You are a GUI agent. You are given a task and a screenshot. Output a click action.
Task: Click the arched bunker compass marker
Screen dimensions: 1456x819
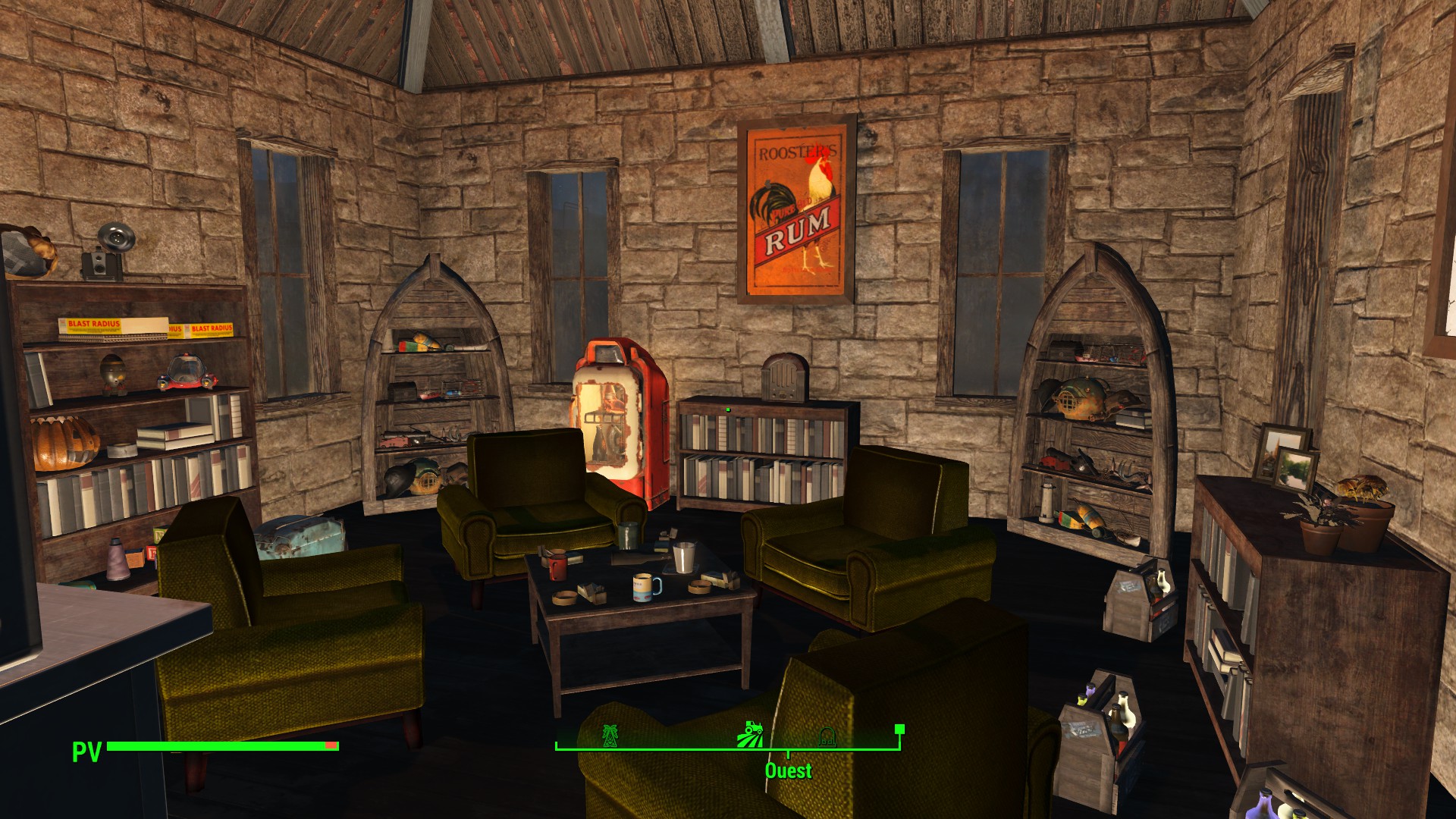(x=827, y=736)
